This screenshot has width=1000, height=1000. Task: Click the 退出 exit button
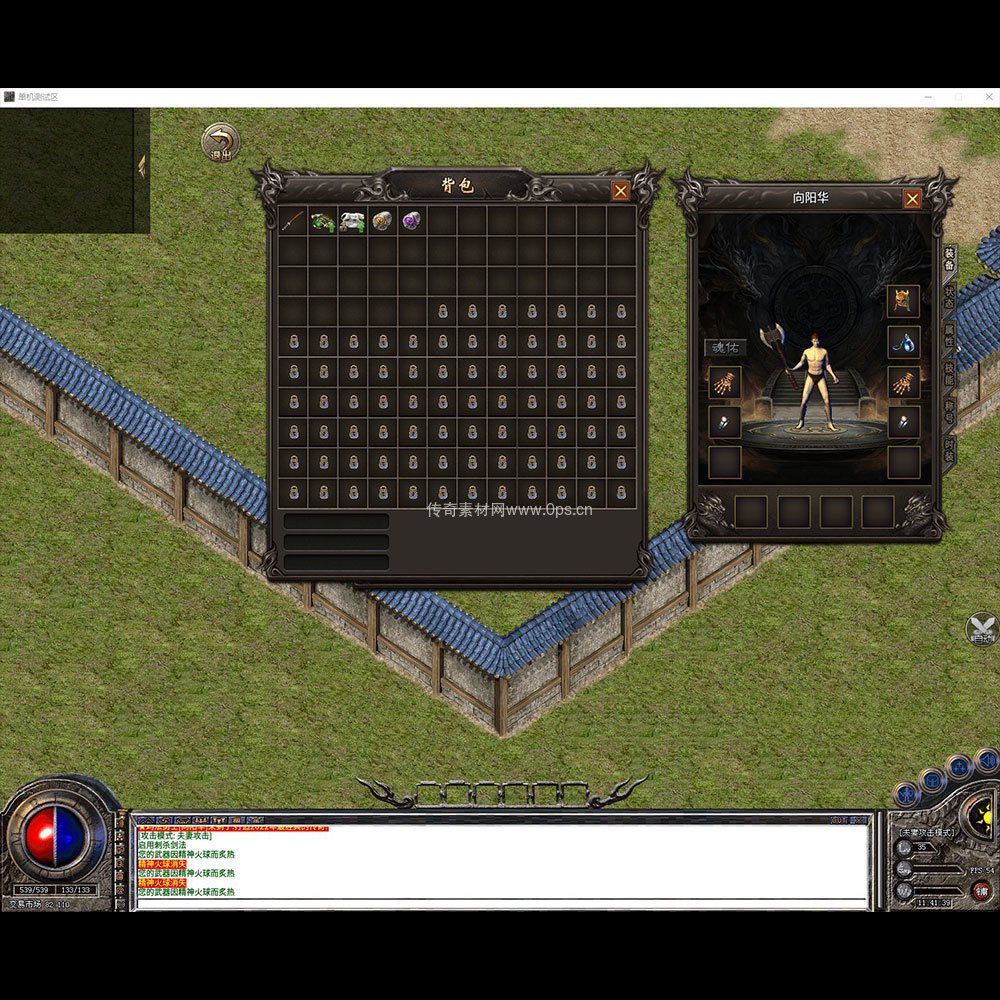(x=220, y=143)
